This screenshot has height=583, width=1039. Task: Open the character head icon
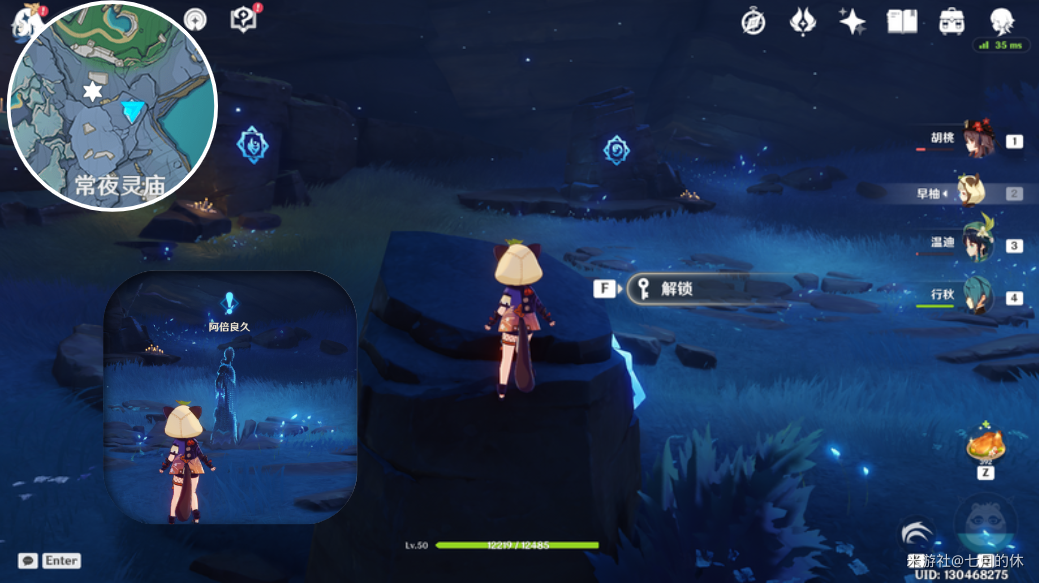(1001, 21)
